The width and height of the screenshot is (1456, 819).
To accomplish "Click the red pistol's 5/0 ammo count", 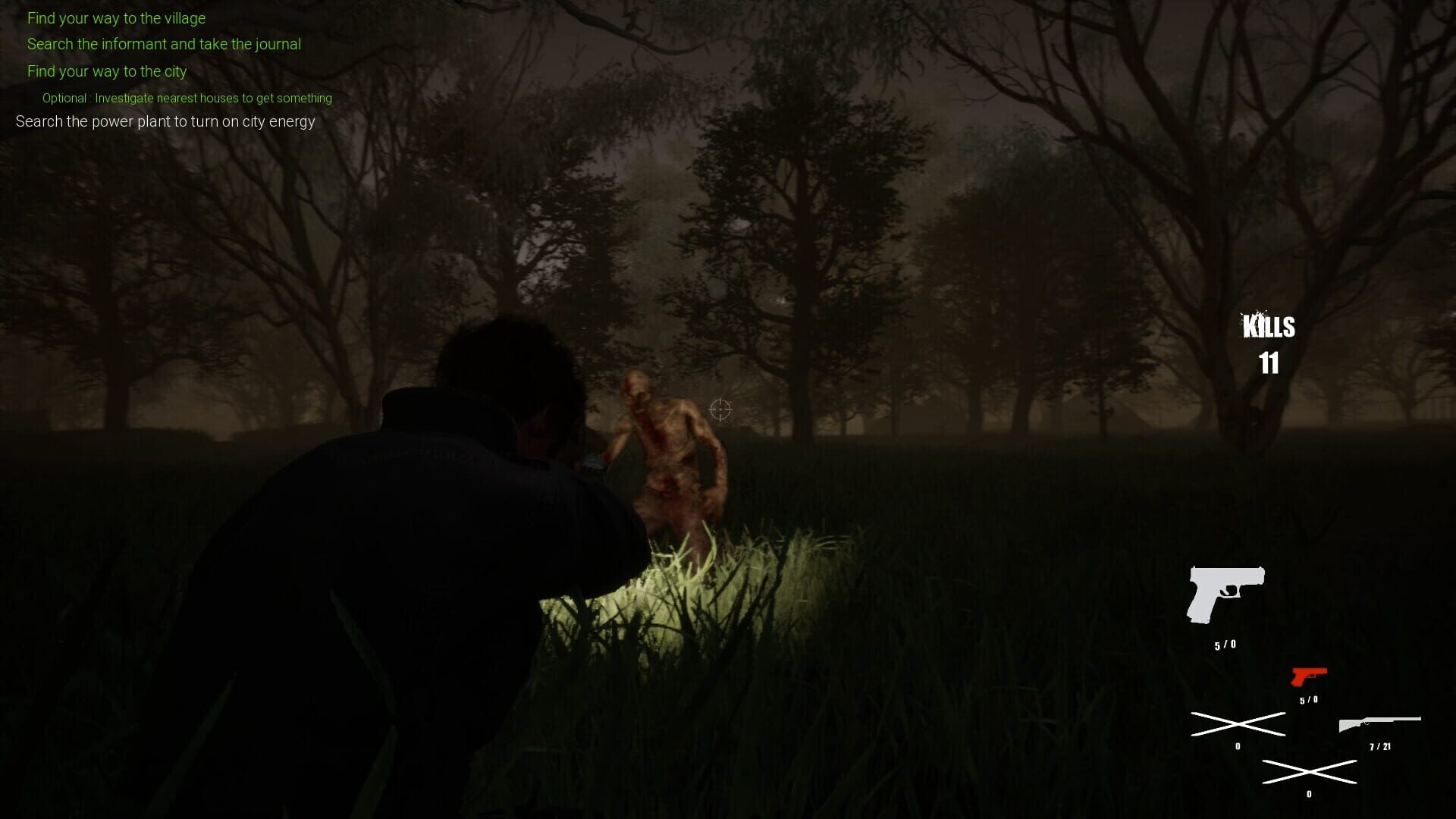I will pos(1309,700).
